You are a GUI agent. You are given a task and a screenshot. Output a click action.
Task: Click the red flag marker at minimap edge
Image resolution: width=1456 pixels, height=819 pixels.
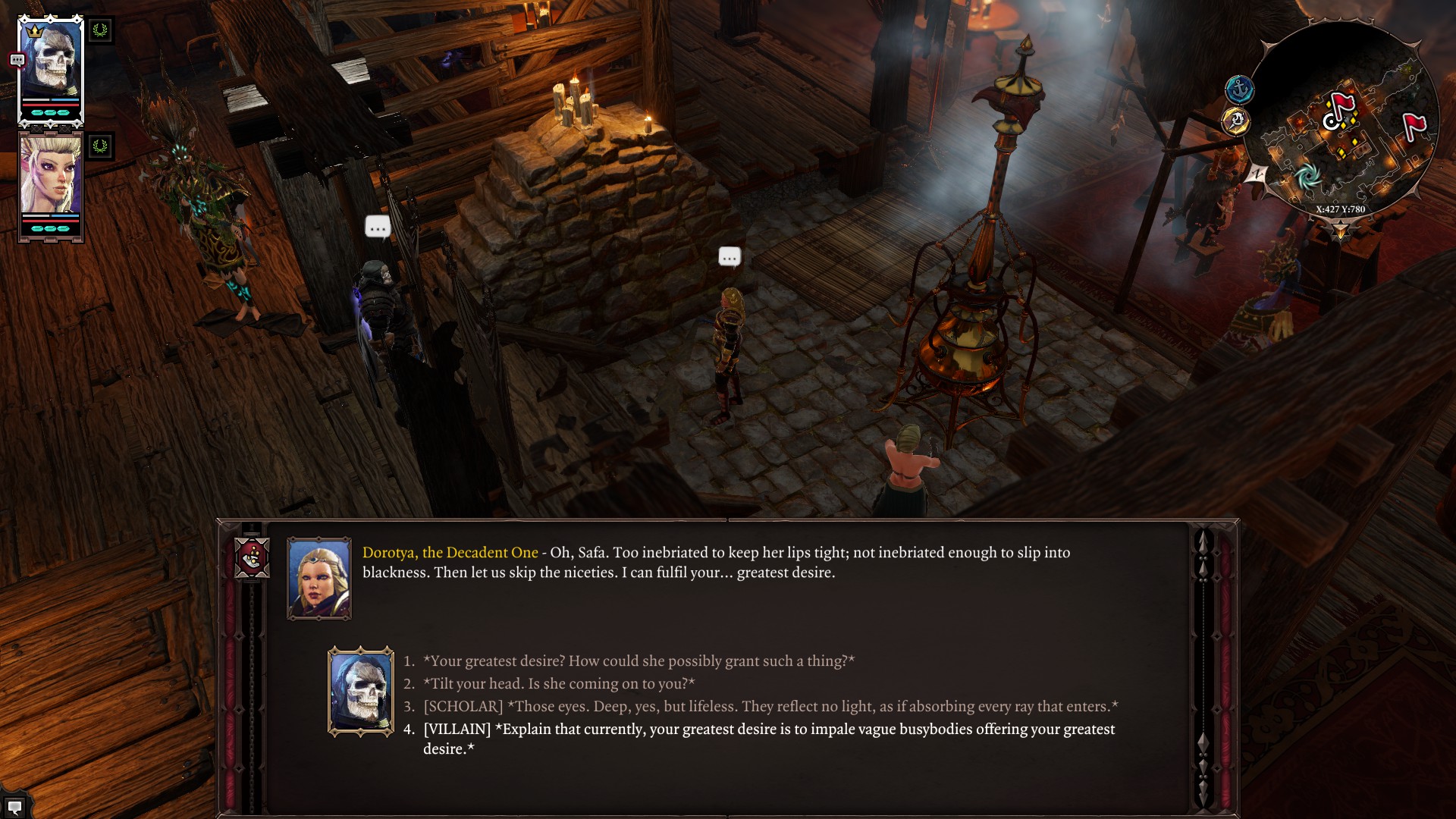point(1414,125)
